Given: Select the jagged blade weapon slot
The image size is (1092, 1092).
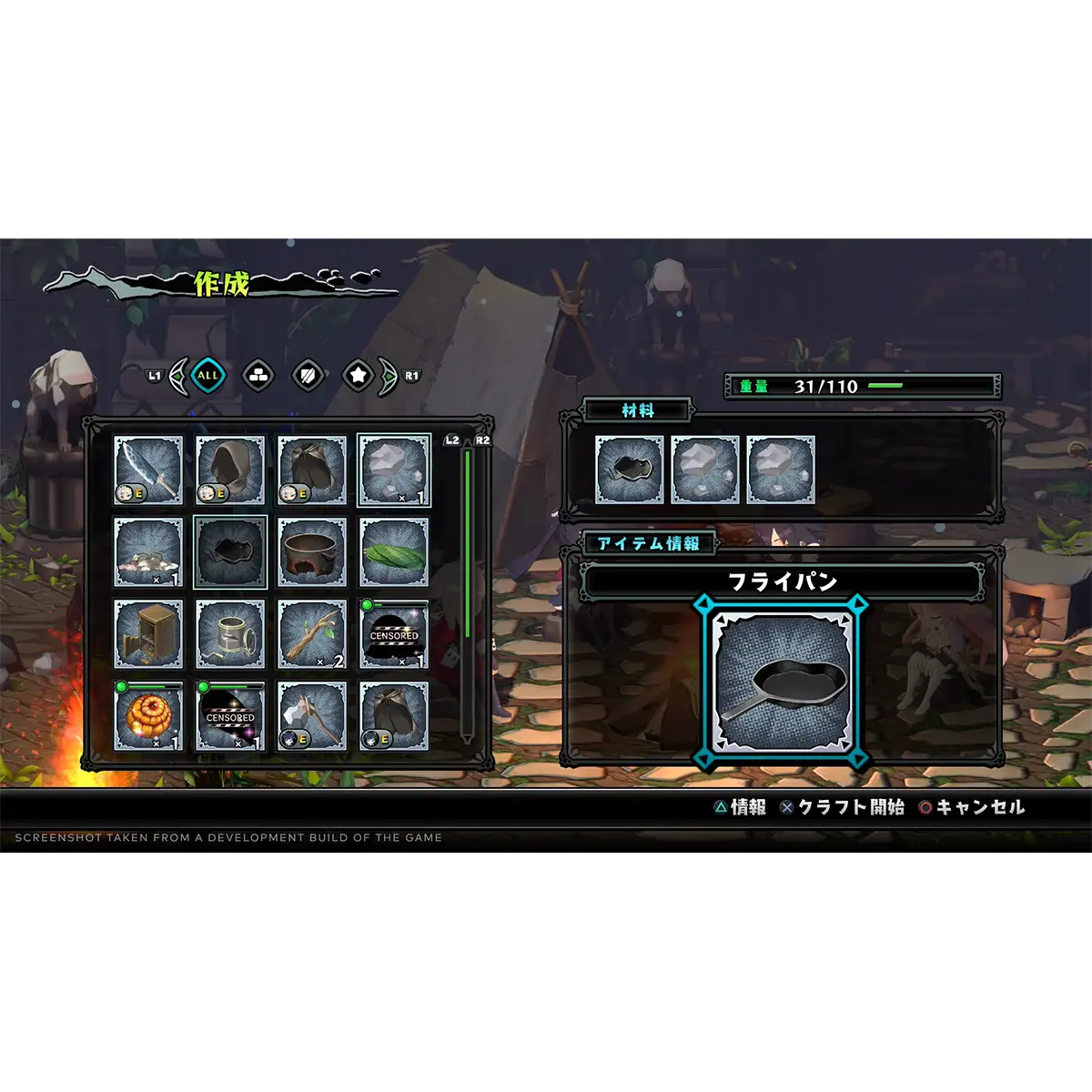Looking at the screenshot, I should point(148,470).
